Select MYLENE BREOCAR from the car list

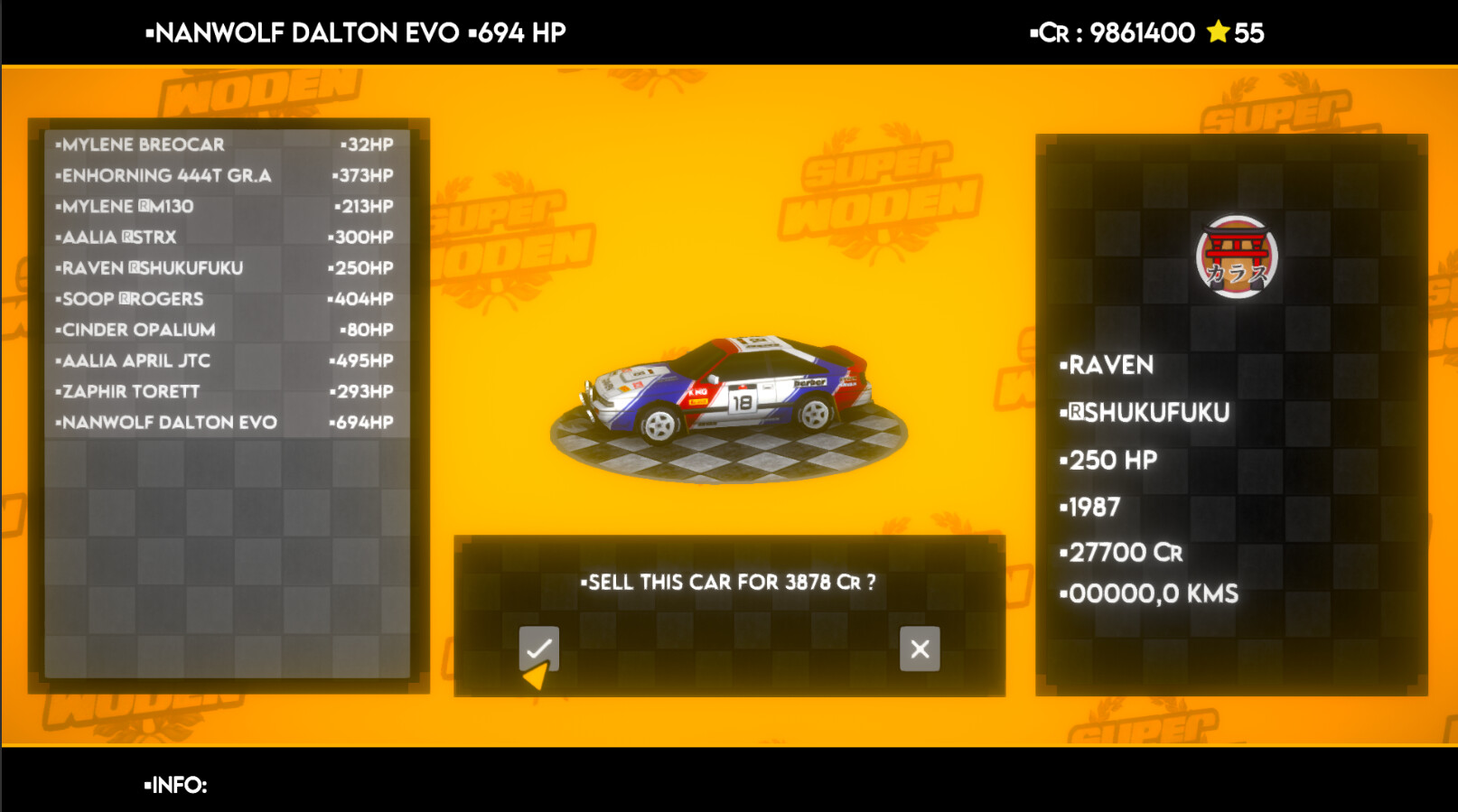(140, 144)
